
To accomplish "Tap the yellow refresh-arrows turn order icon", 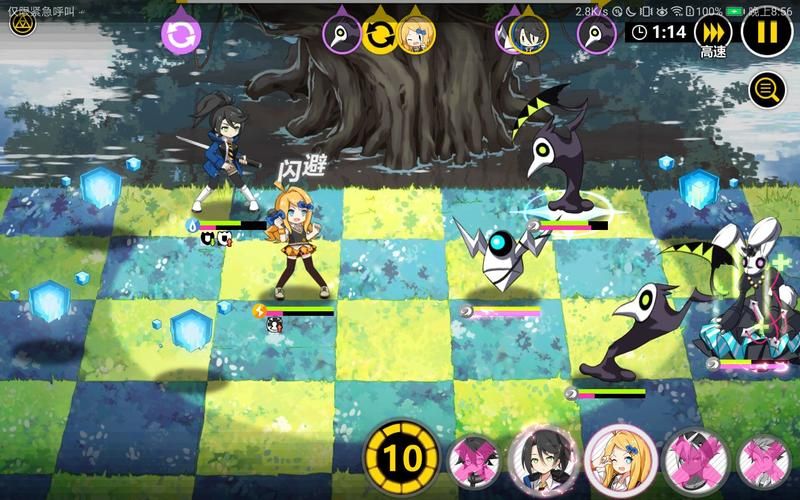I will click(x=379, y=35).
